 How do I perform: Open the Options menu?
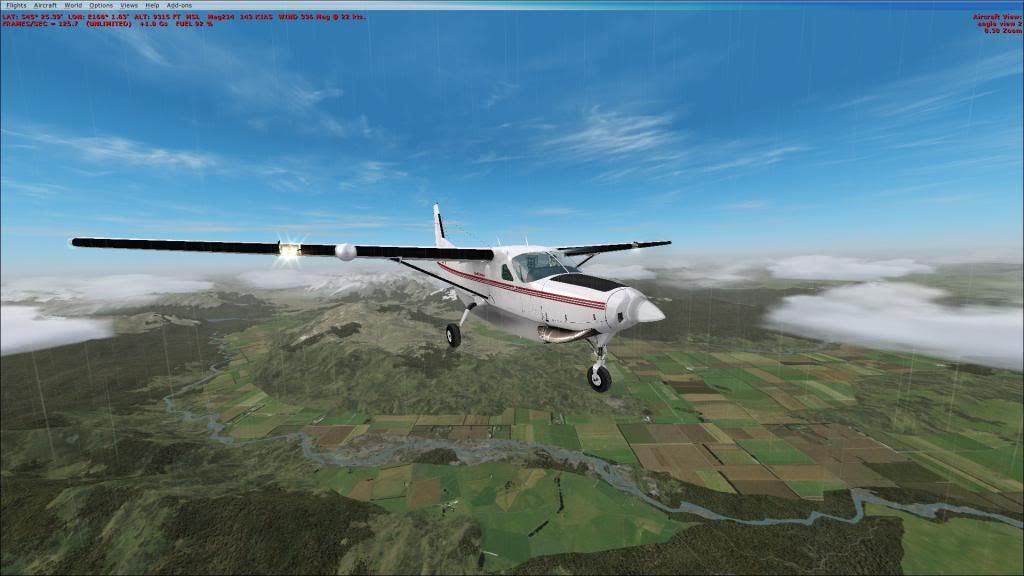pos(100,5)
